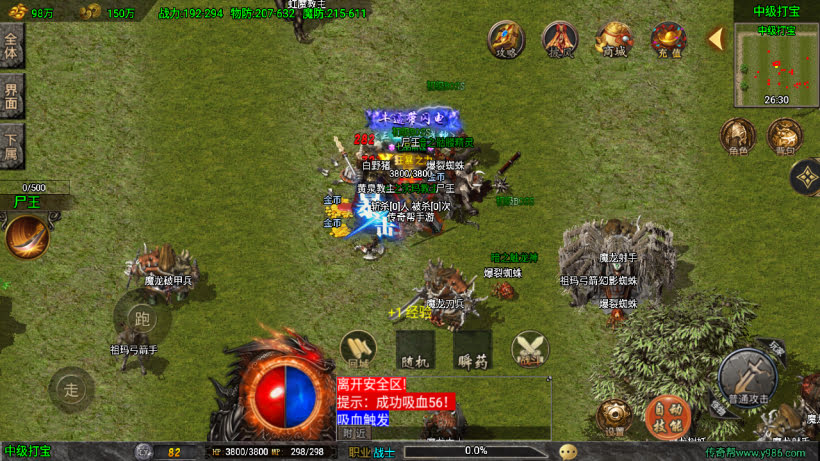Open the 背包 backpack
820x461 pixels.
[x=783, y=136]
